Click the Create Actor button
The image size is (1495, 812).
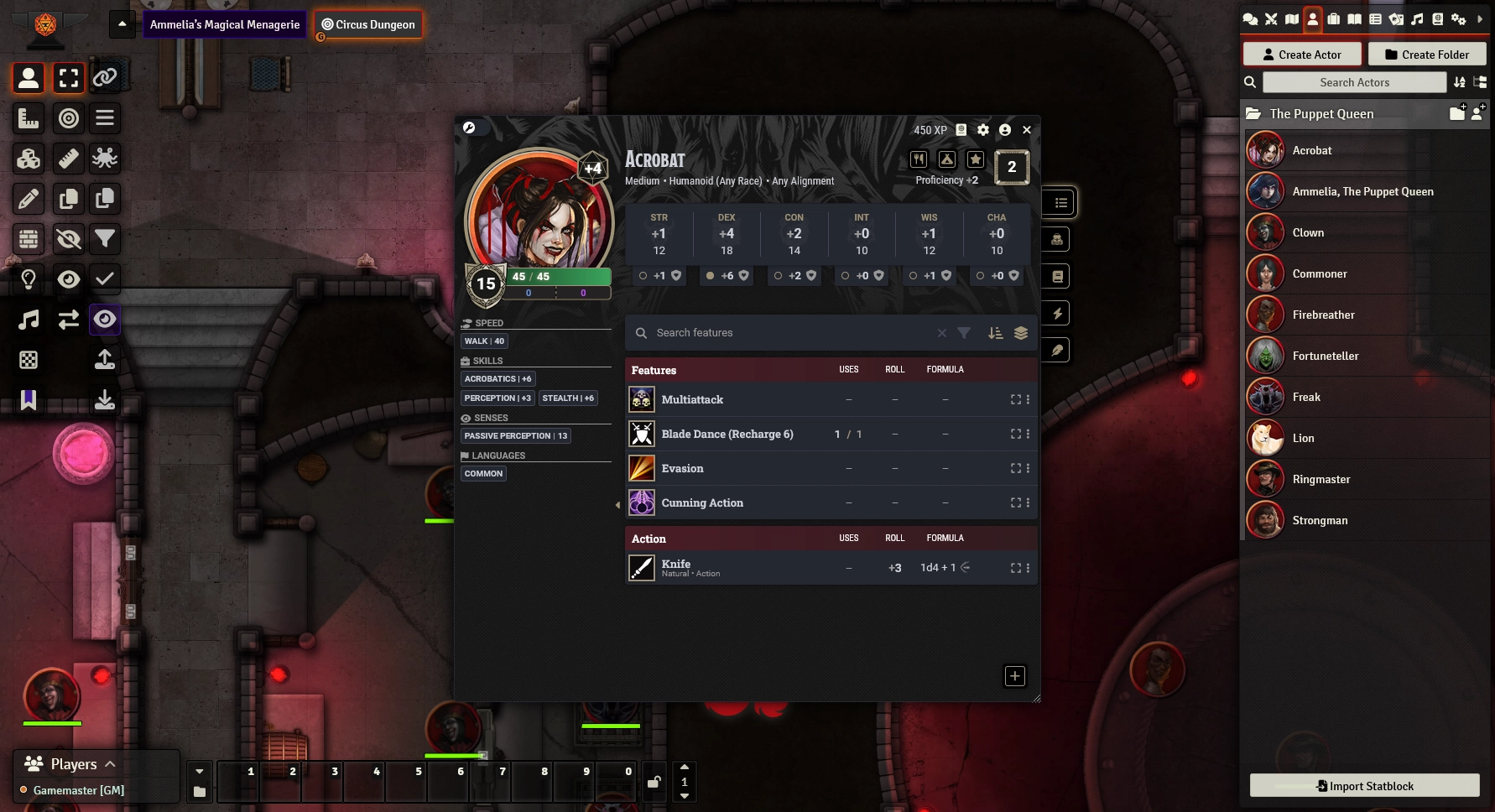pyautogui.click(x=1301, y=55)
